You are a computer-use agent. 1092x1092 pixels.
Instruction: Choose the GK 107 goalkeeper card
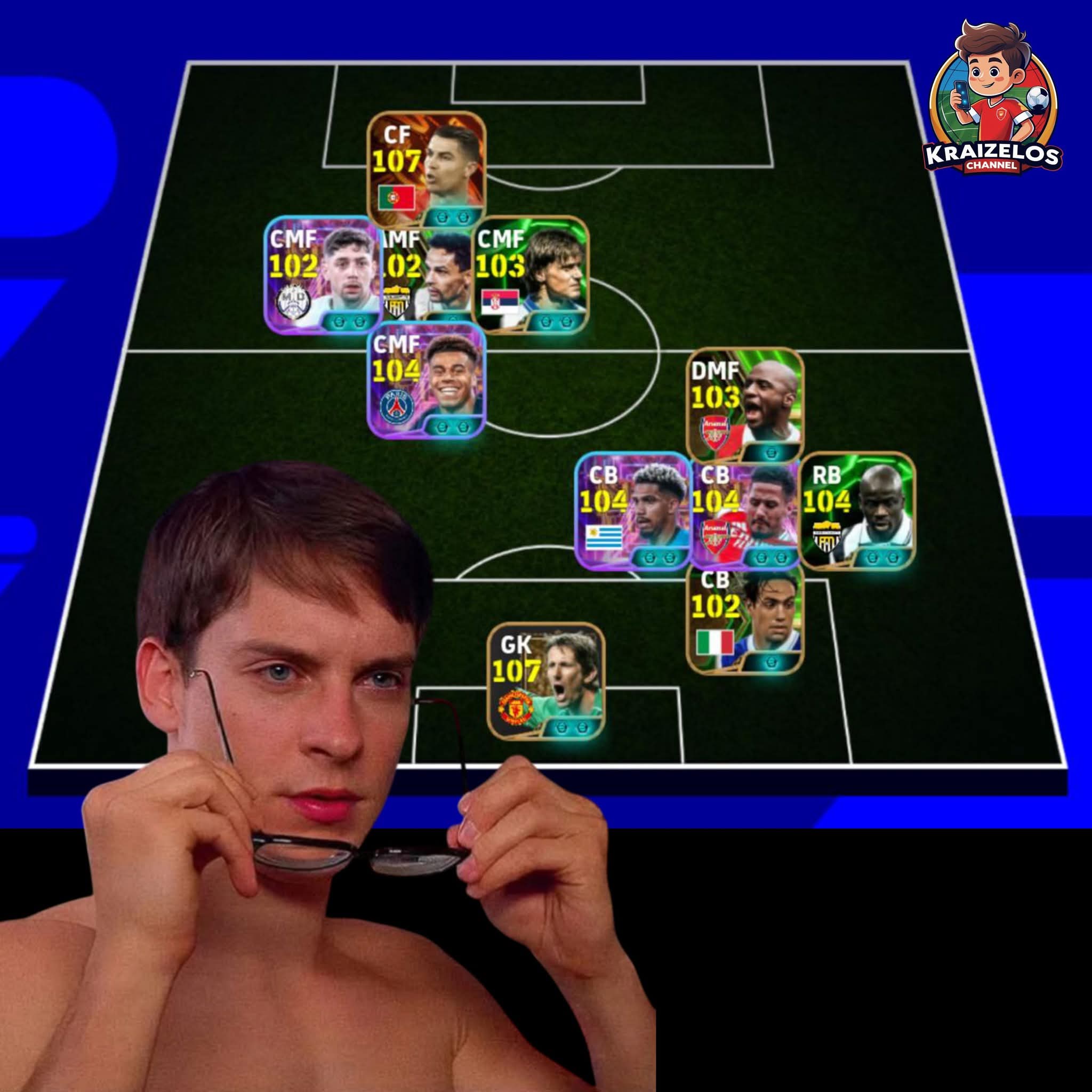point(546,681)
